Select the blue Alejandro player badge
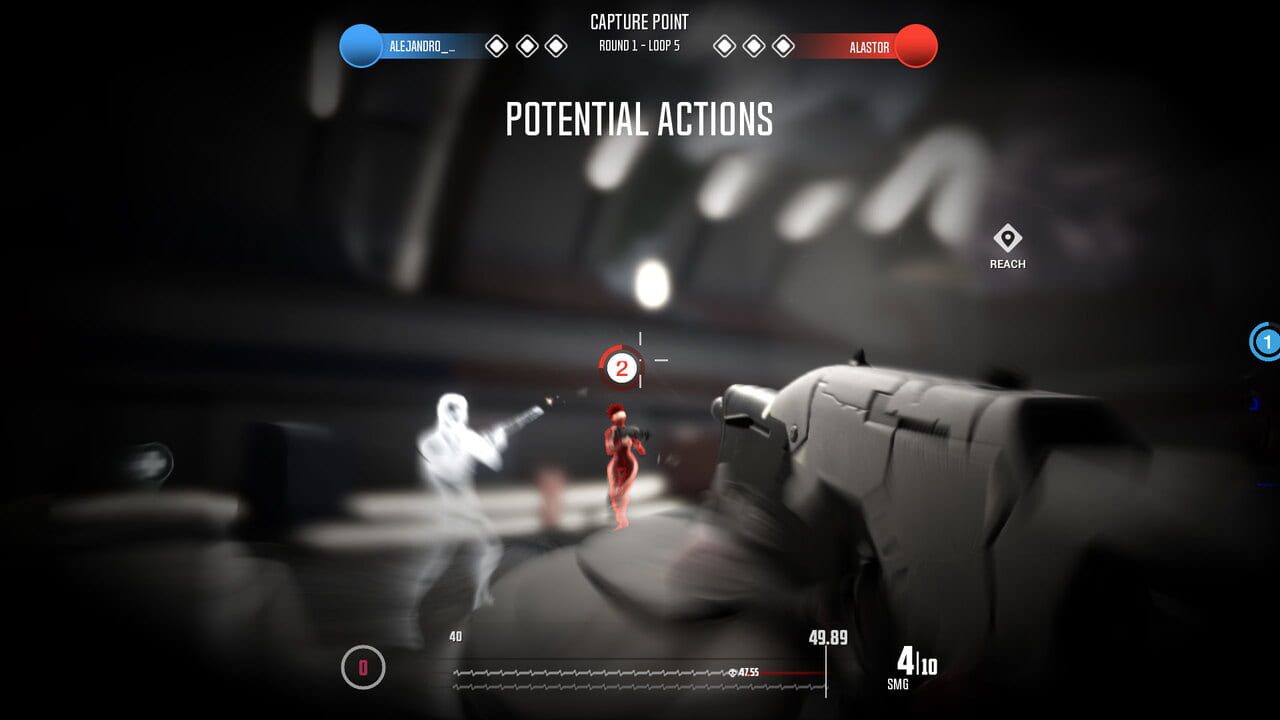The height and width of the screenshot is (720, 1280). click(361, 46)
